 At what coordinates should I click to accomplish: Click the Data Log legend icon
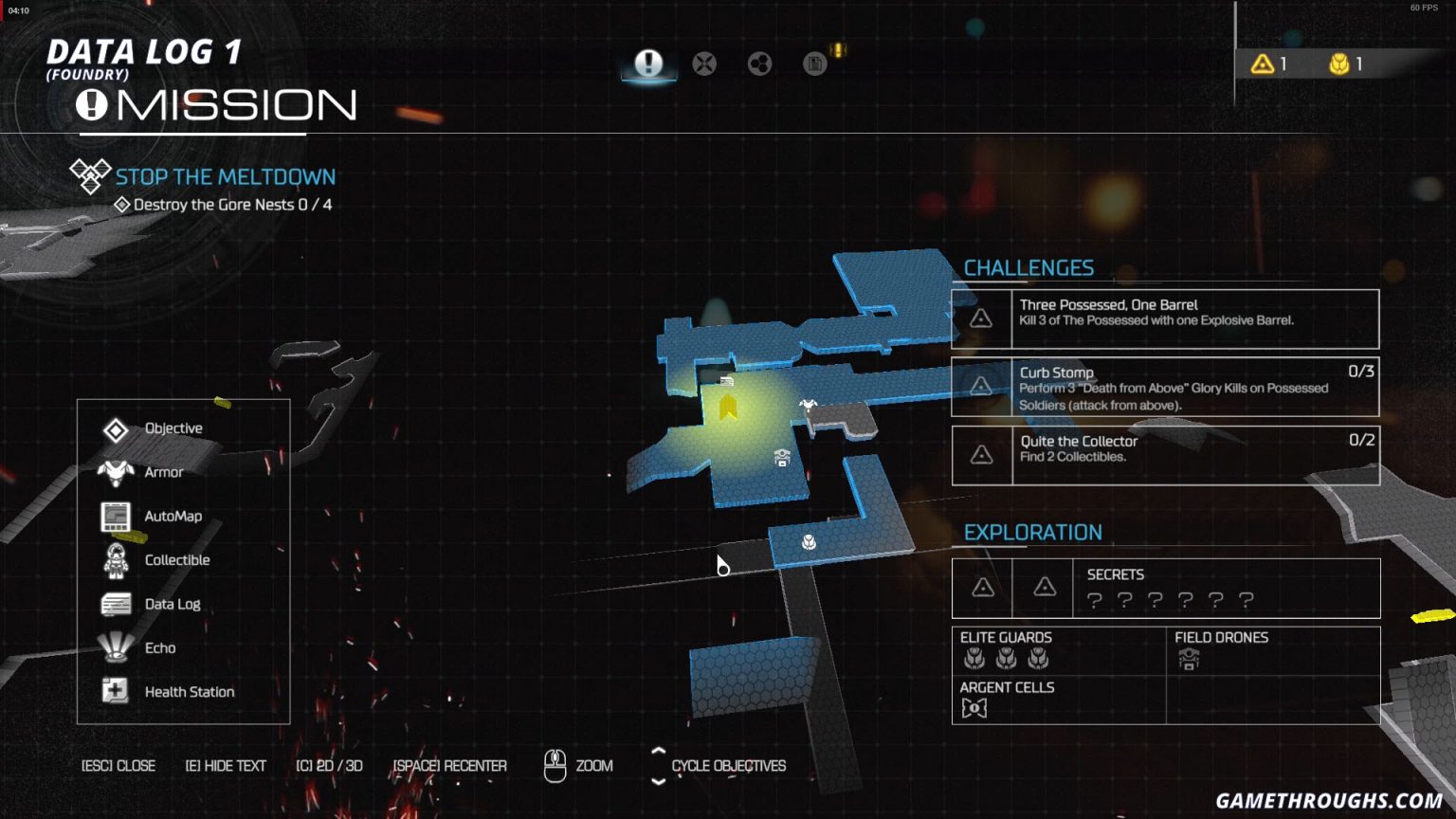116,603
